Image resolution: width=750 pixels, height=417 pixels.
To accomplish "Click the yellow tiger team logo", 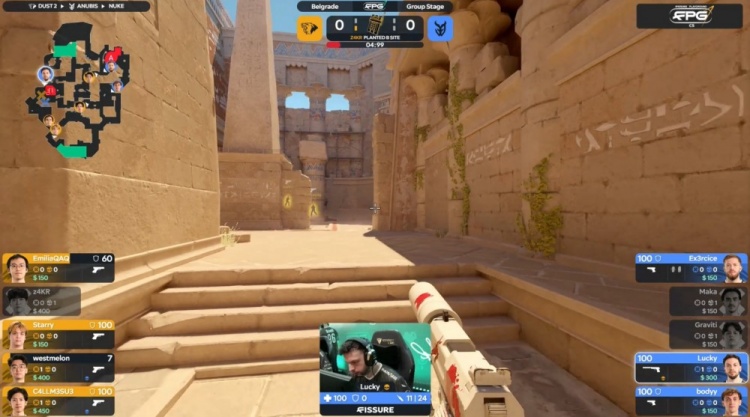I will (311, 28).
